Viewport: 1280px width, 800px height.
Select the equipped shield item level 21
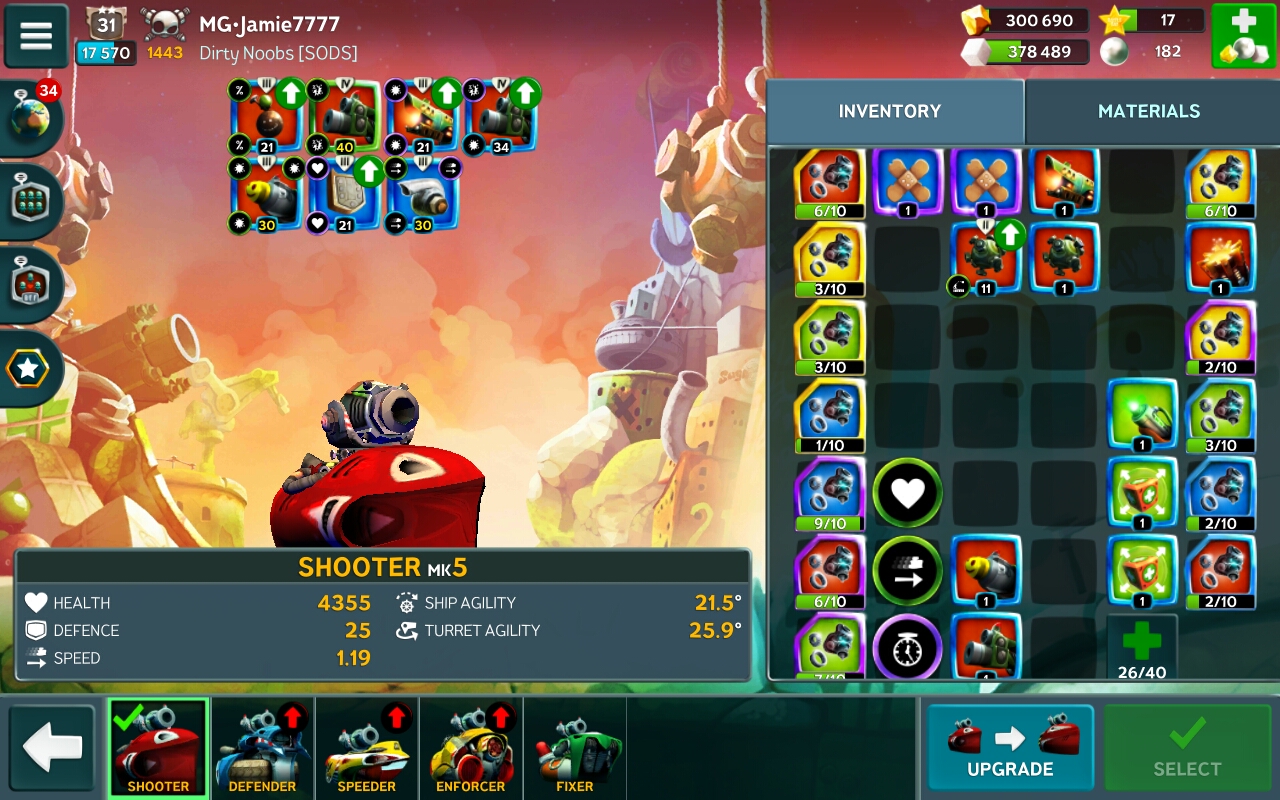[343, 193]
